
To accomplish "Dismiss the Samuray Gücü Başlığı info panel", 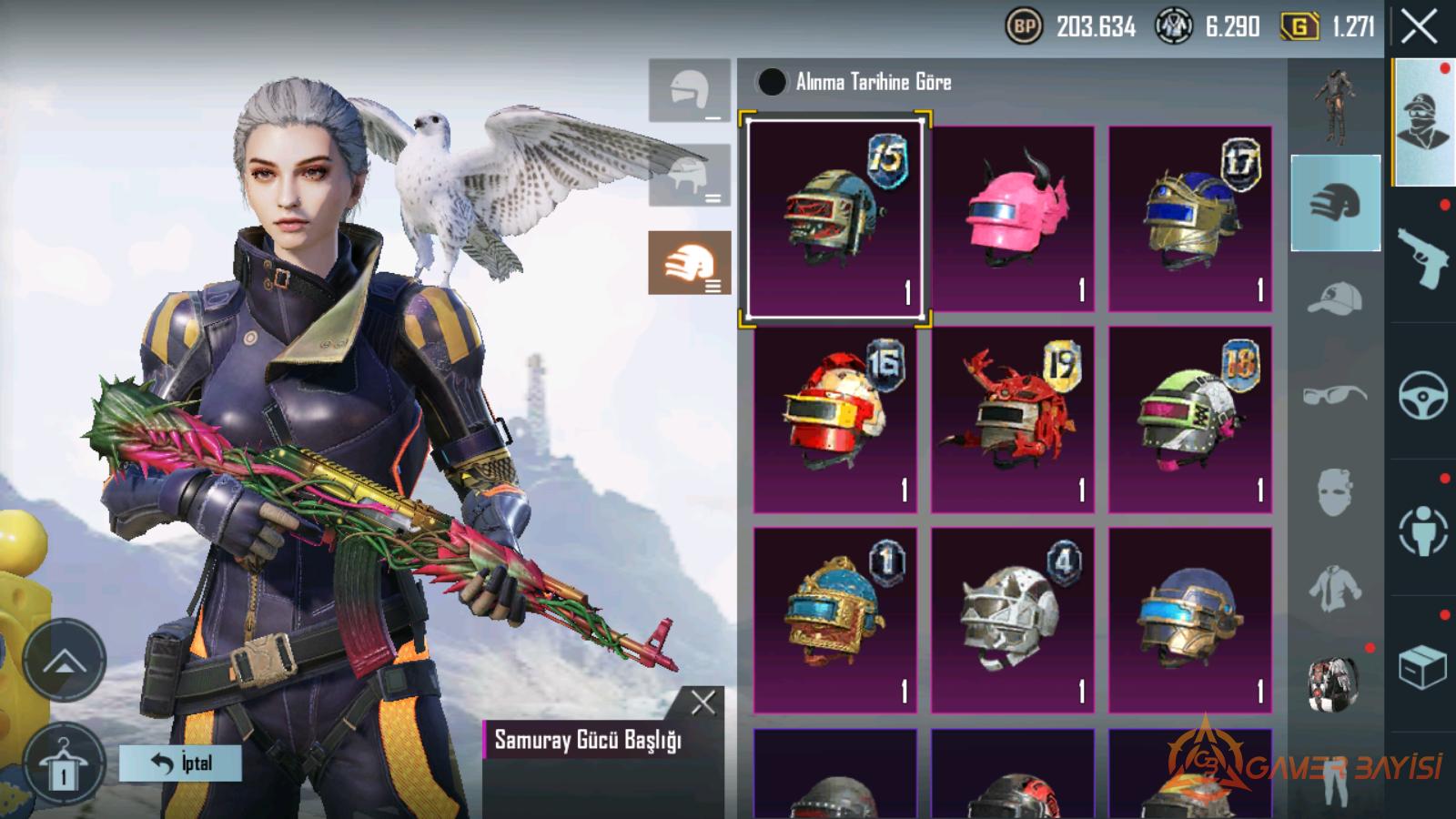I will tap(703, 702).
